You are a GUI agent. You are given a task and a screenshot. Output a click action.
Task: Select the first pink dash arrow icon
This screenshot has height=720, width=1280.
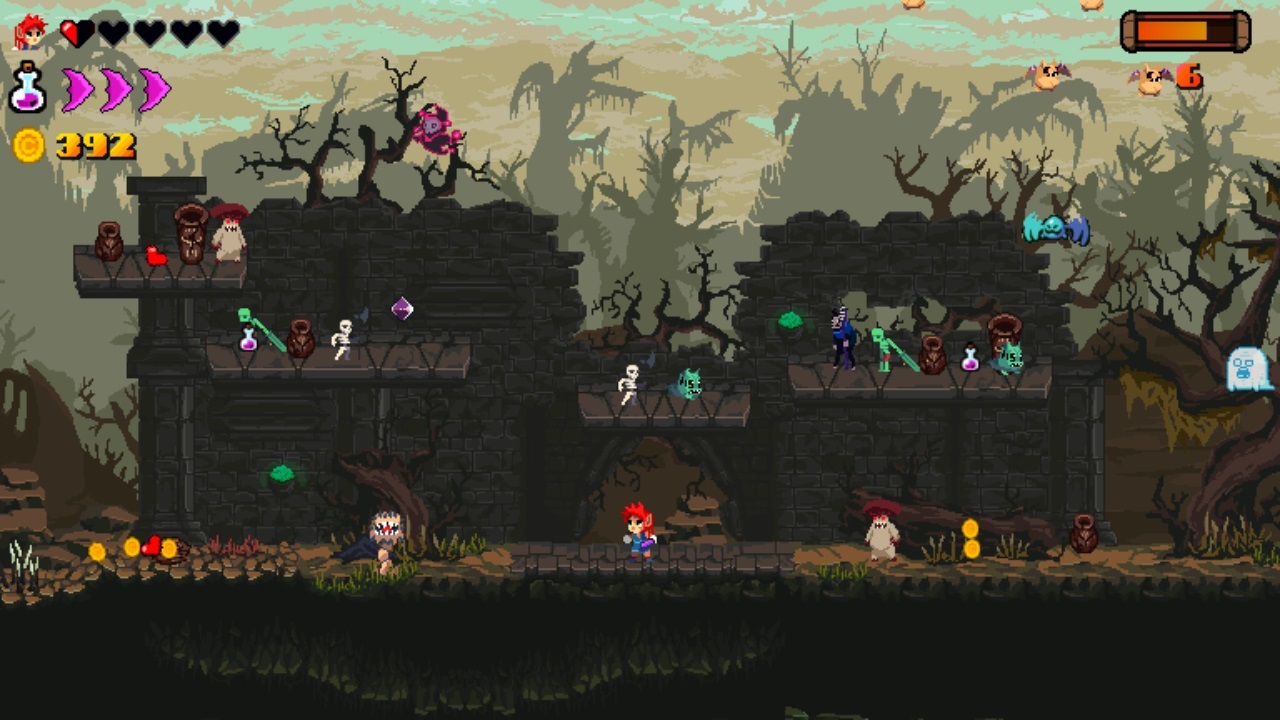coord(80,89)
